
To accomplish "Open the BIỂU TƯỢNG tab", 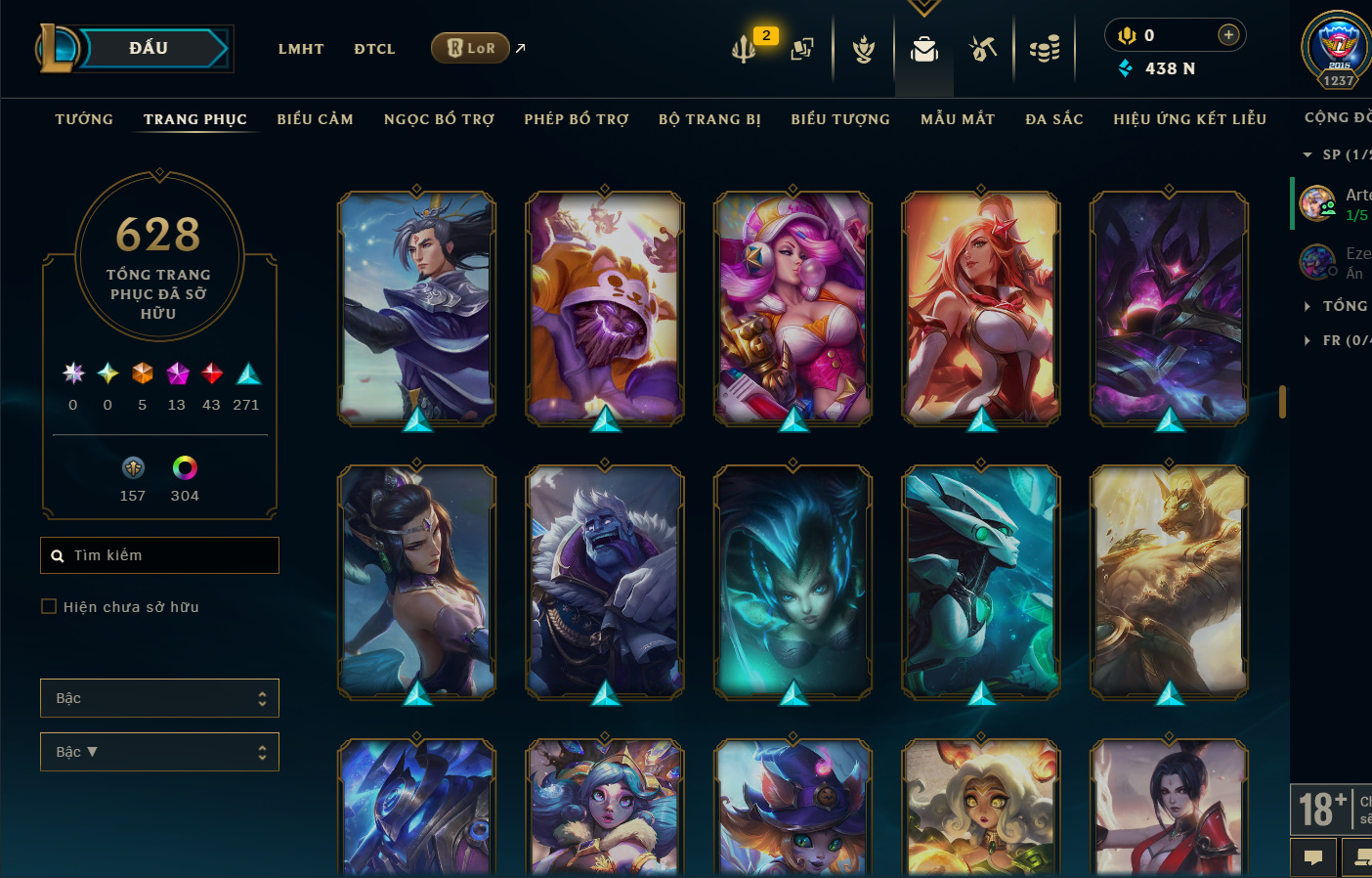I will tap(840, 119).
